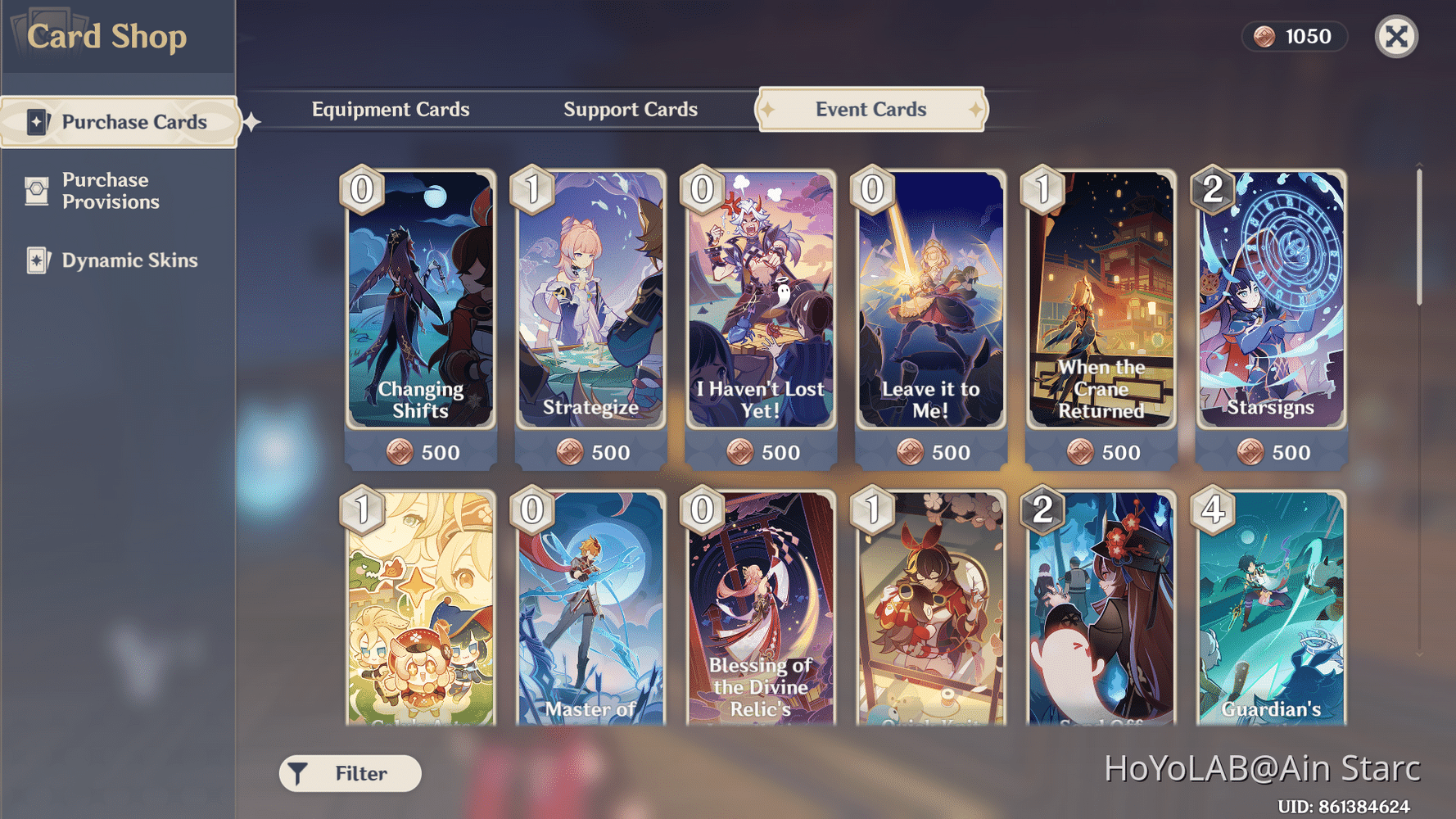Click the Filter funnel icon
Viewport: 1456px width, 819px height.
pos(296,771)
